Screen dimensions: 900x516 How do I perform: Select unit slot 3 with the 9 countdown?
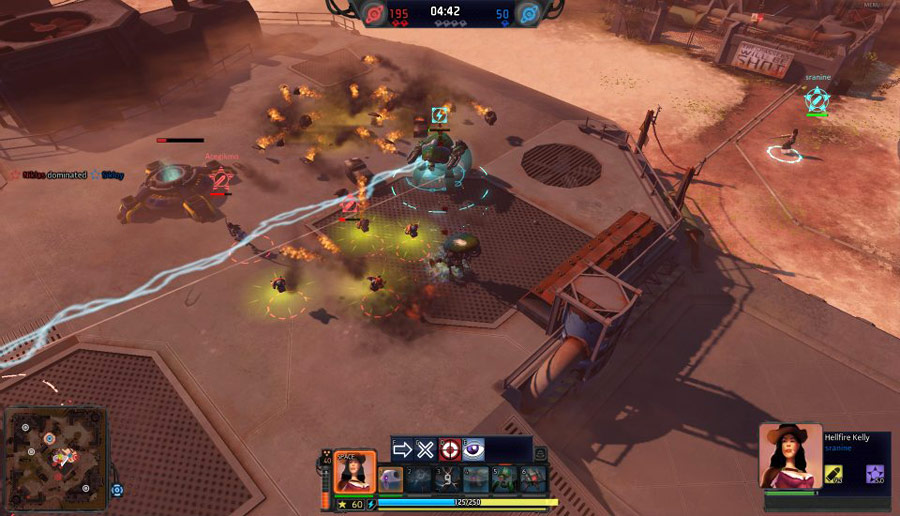coord(448,479)
